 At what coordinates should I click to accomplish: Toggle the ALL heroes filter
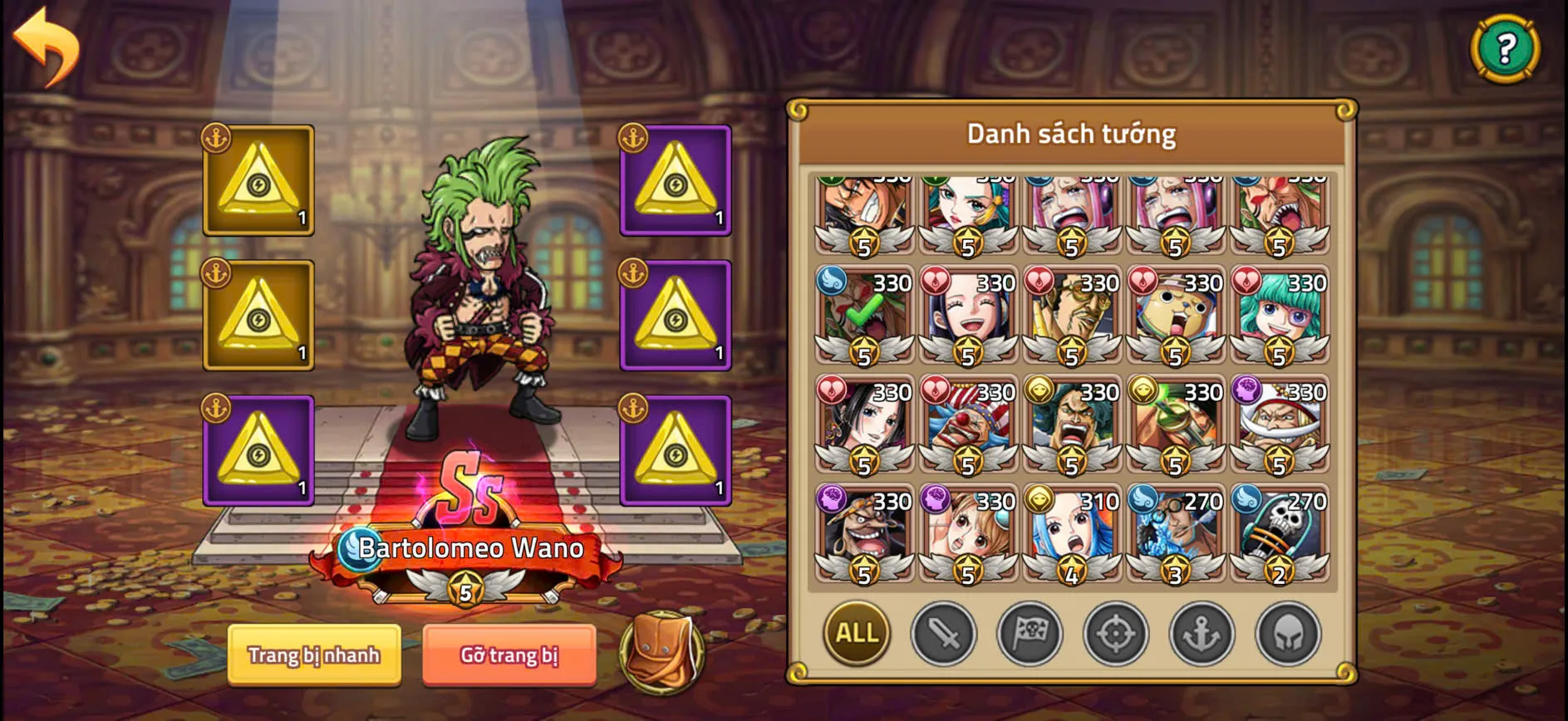pyautogui.click(x=856, y=633)
